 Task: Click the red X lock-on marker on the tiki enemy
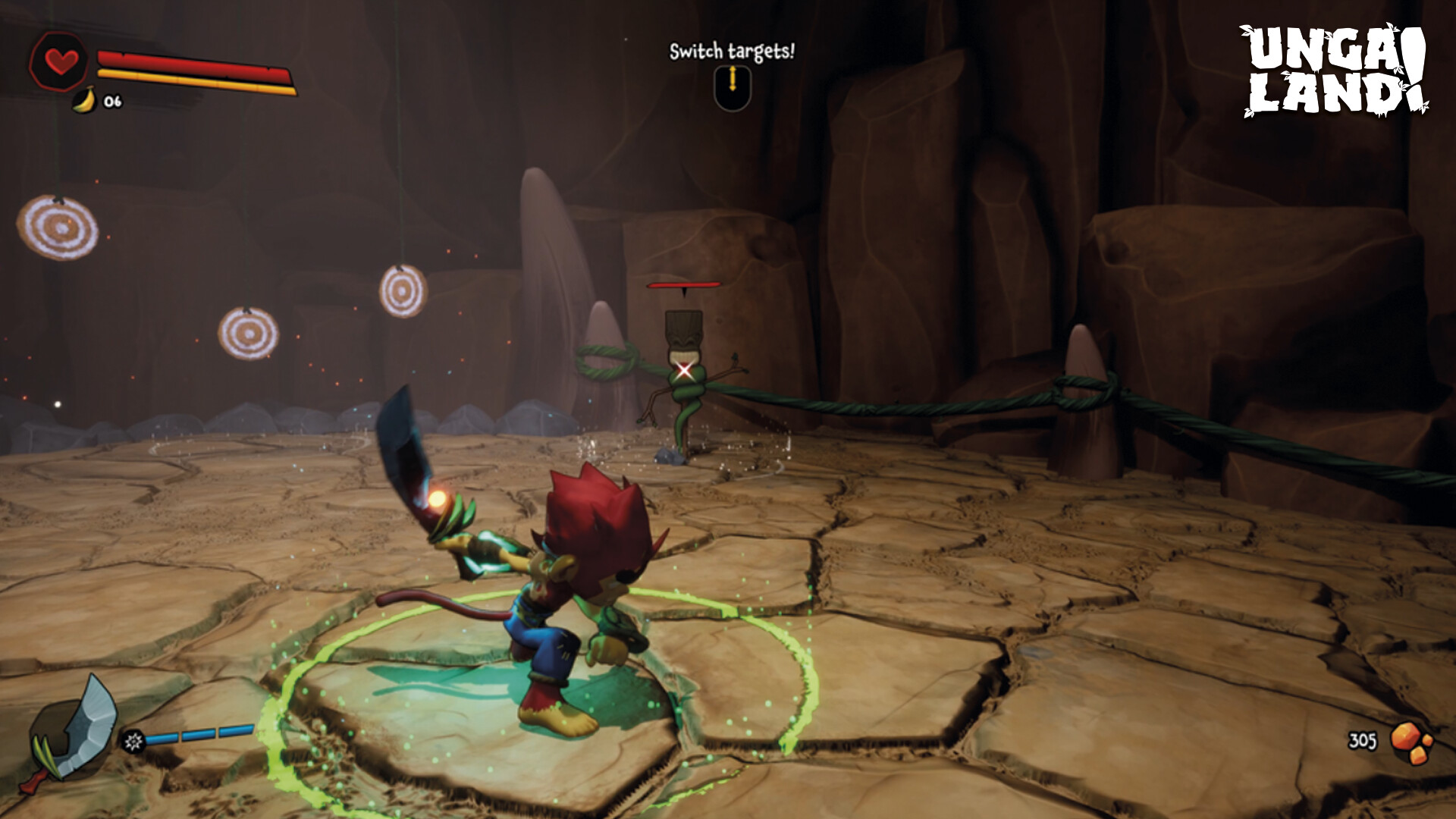pyautogui.click(x=683, y=370)
